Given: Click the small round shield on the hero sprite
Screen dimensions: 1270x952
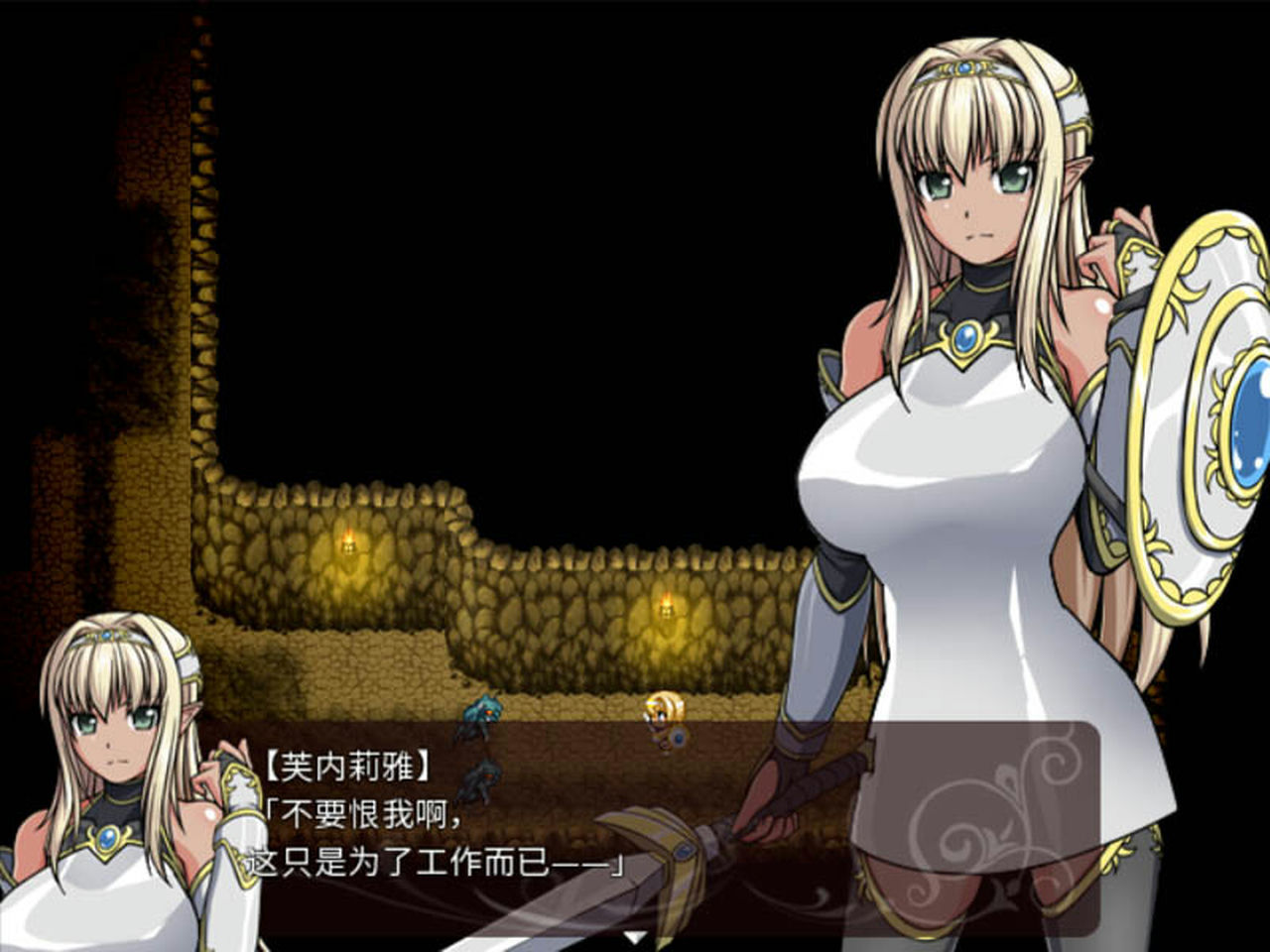Looking at the screenshot, I should click(679, 738).
